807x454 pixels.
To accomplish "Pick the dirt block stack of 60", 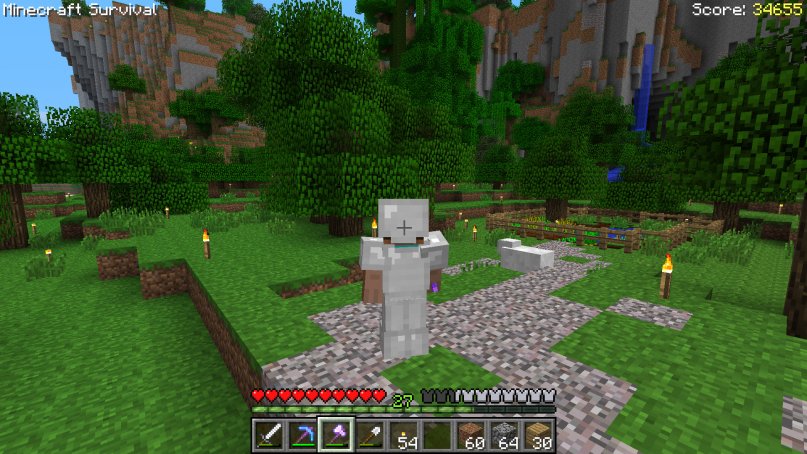I will (471, 436).
